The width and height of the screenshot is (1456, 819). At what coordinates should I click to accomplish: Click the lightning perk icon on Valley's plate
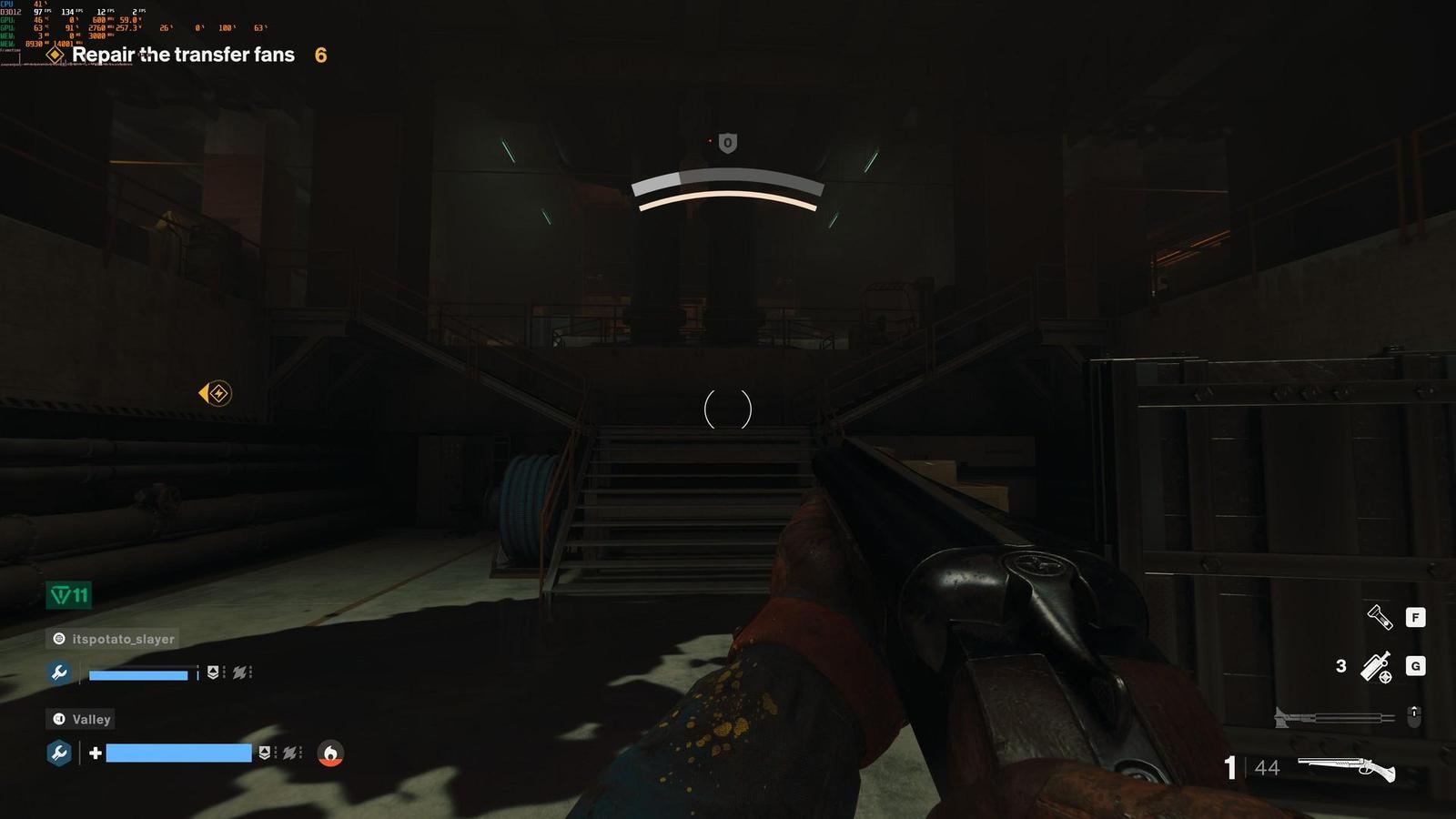pos(288,753)
